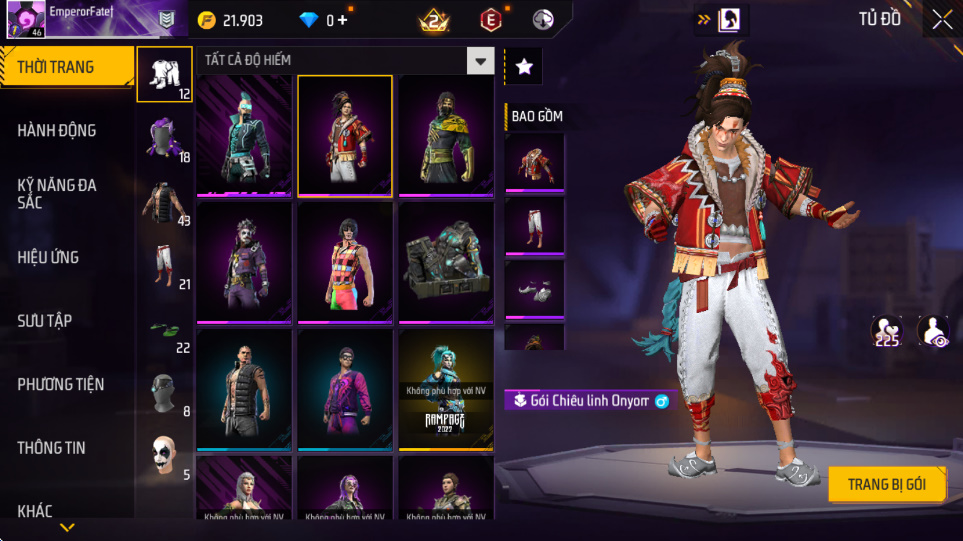
Task: Add diamonds with the plus button
Action: pyautogui.click(x=344, y=20)
